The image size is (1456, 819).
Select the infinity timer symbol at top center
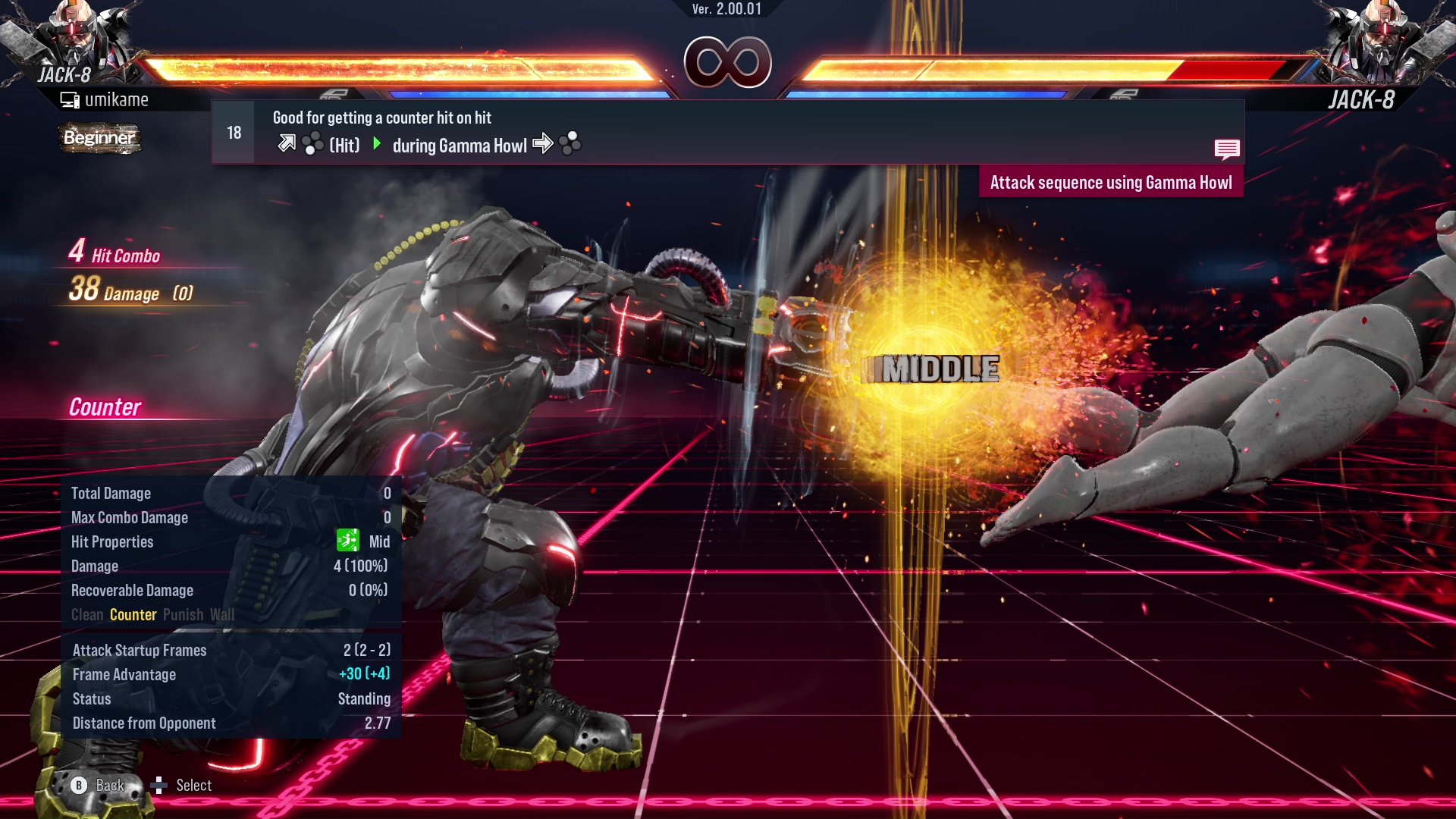pos(726,62)
